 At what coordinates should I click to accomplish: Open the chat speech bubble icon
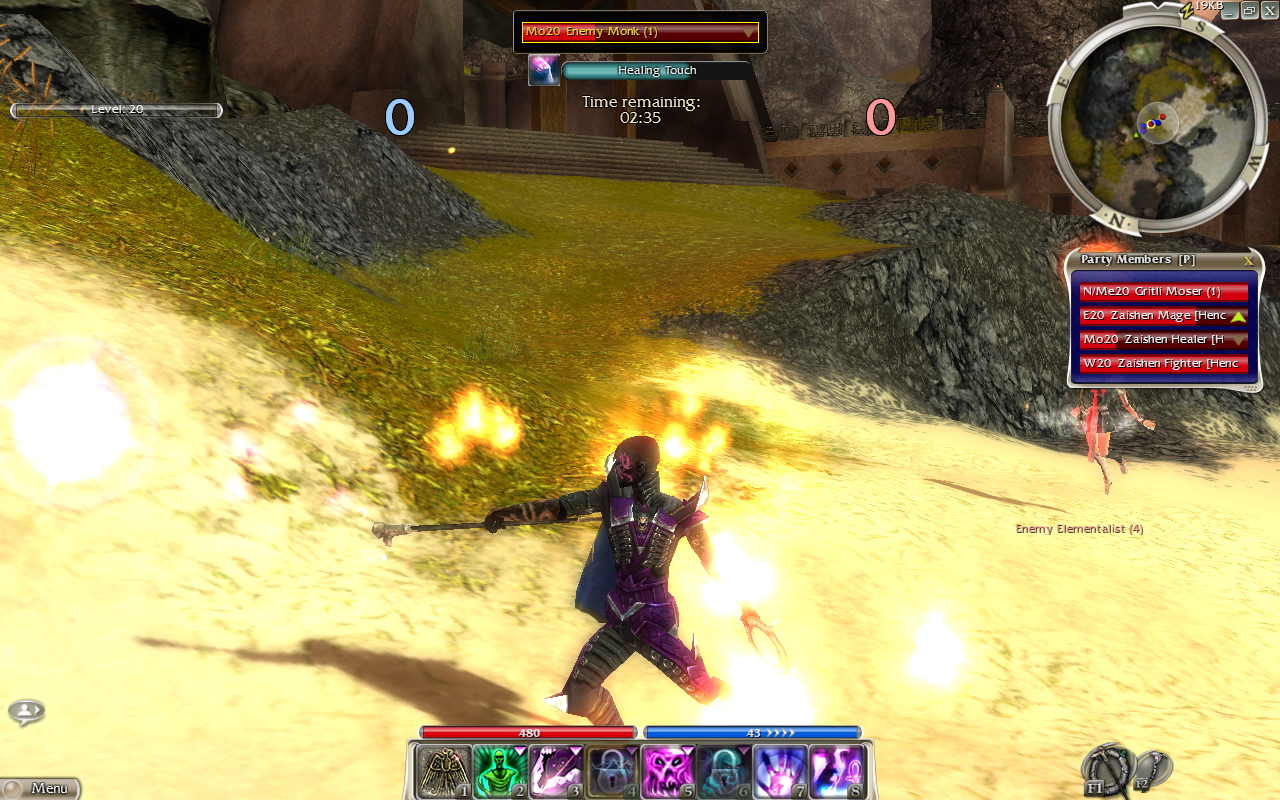tap(26, 712)
